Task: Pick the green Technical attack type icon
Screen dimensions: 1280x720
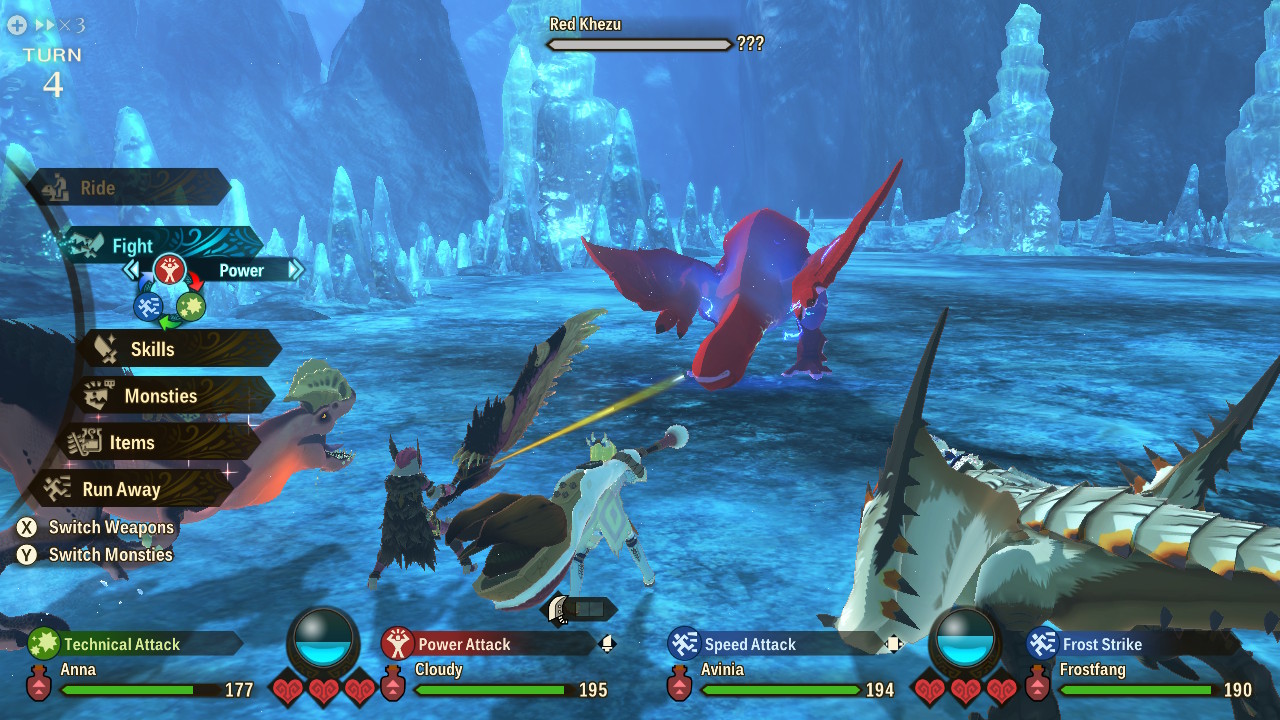Action: pos(191,306)
